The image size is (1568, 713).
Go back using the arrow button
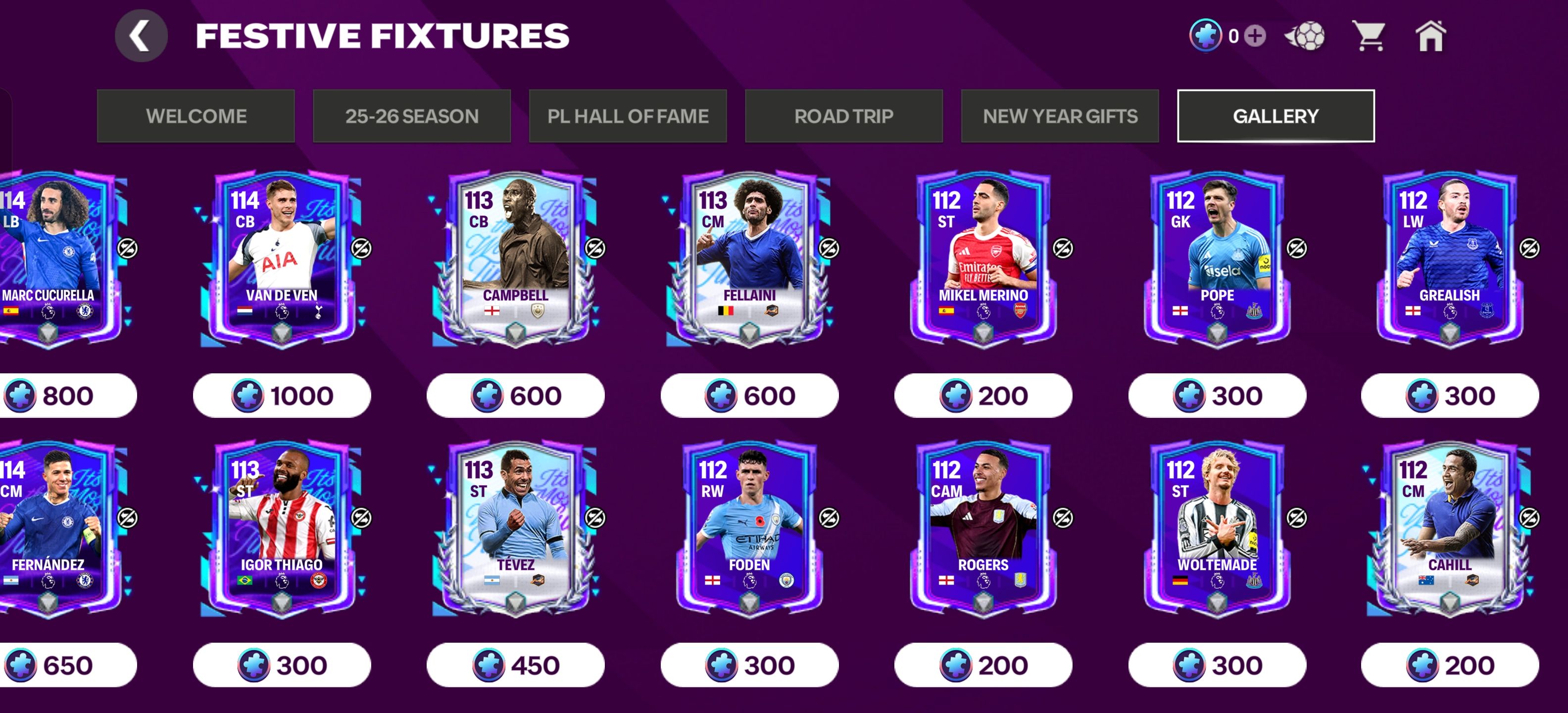(x=141, y=36)
